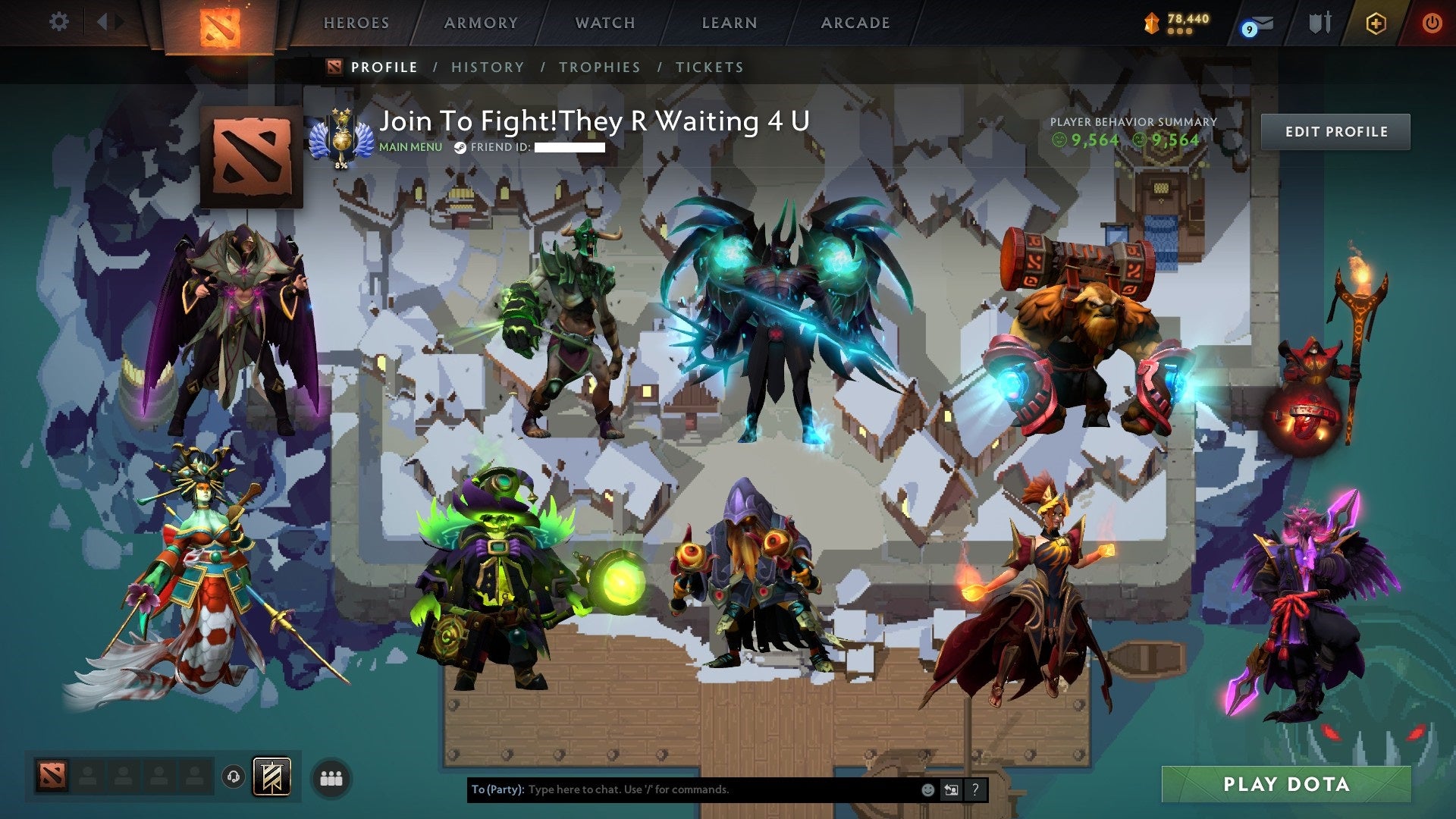Viewport: 1456px width, 819px height.
Task: Open the HEROES menu in the top bar
Action: tap(356, 22)
